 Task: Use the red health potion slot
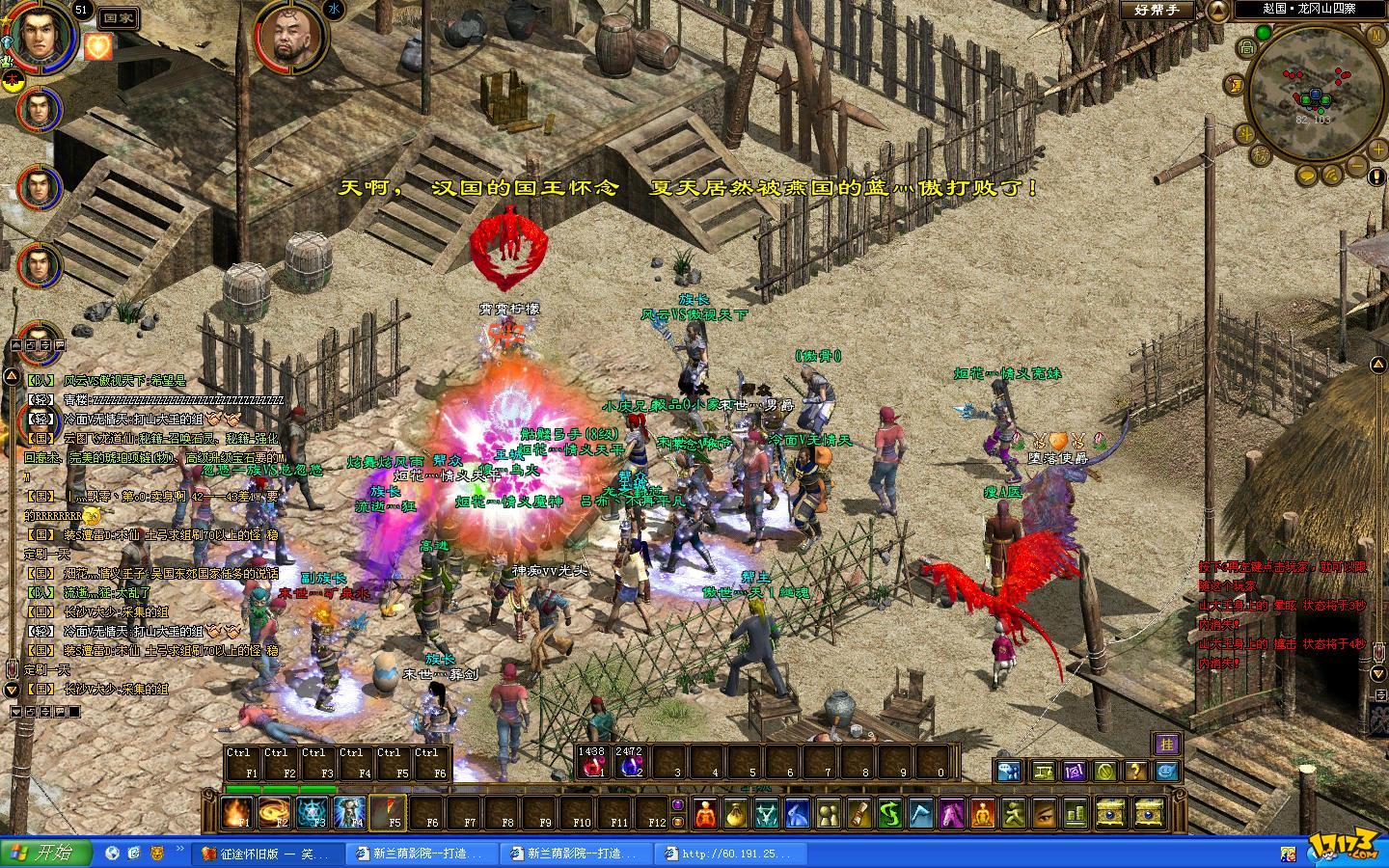click(591, 765)
